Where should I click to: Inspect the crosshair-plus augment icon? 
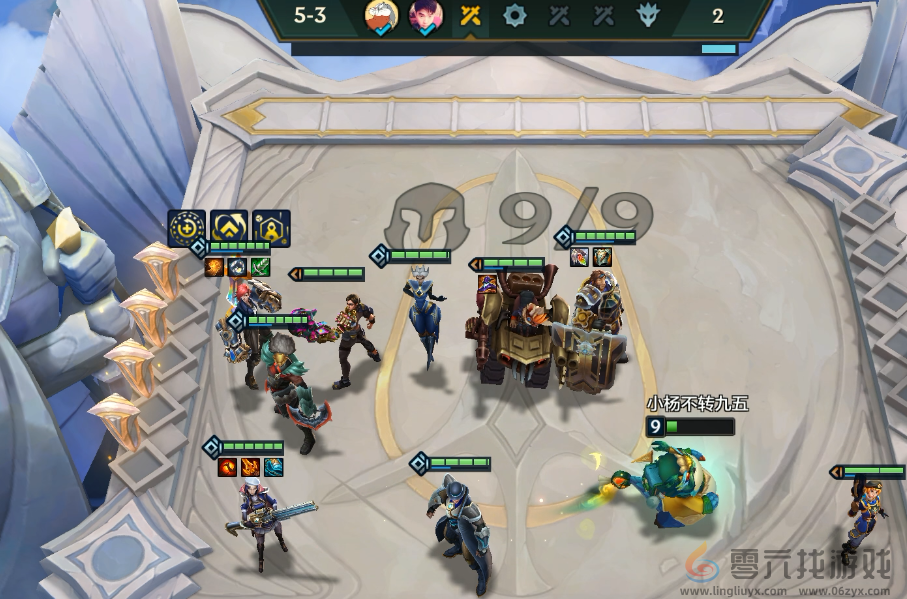tap(186, 228)
